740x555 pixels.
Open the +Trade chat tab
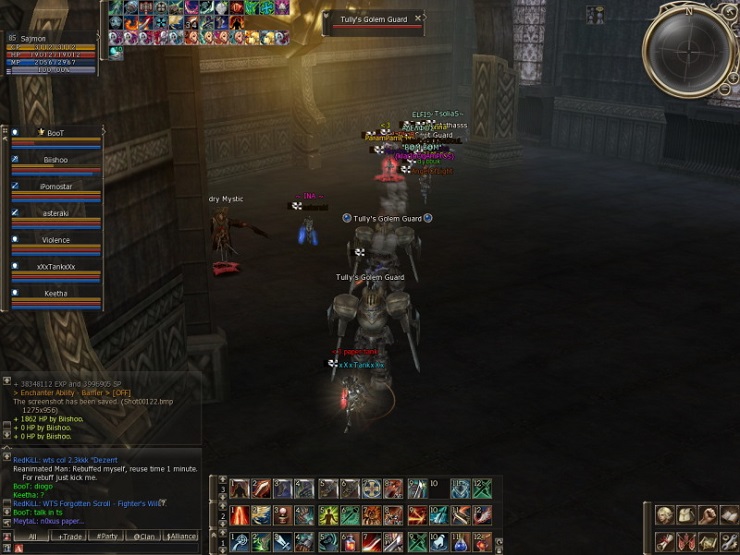[x=71, y=536]
